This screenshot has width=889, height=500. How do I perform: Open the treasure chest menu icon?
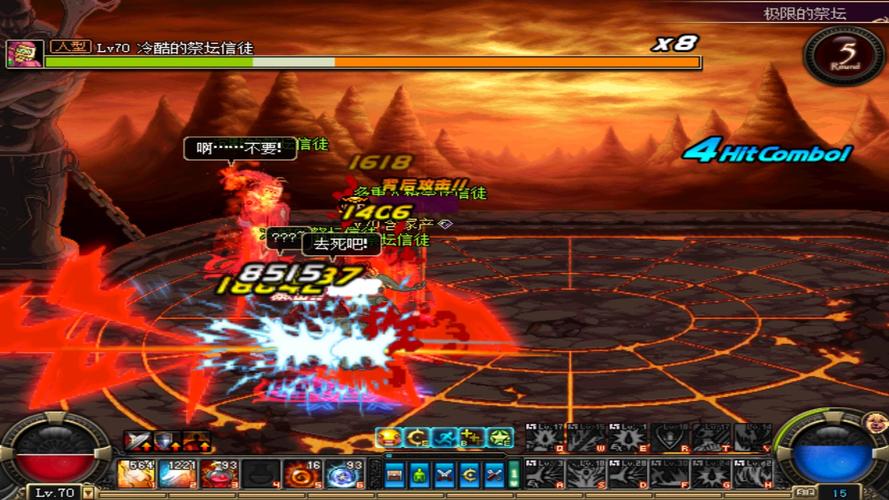tap(396, 474)
